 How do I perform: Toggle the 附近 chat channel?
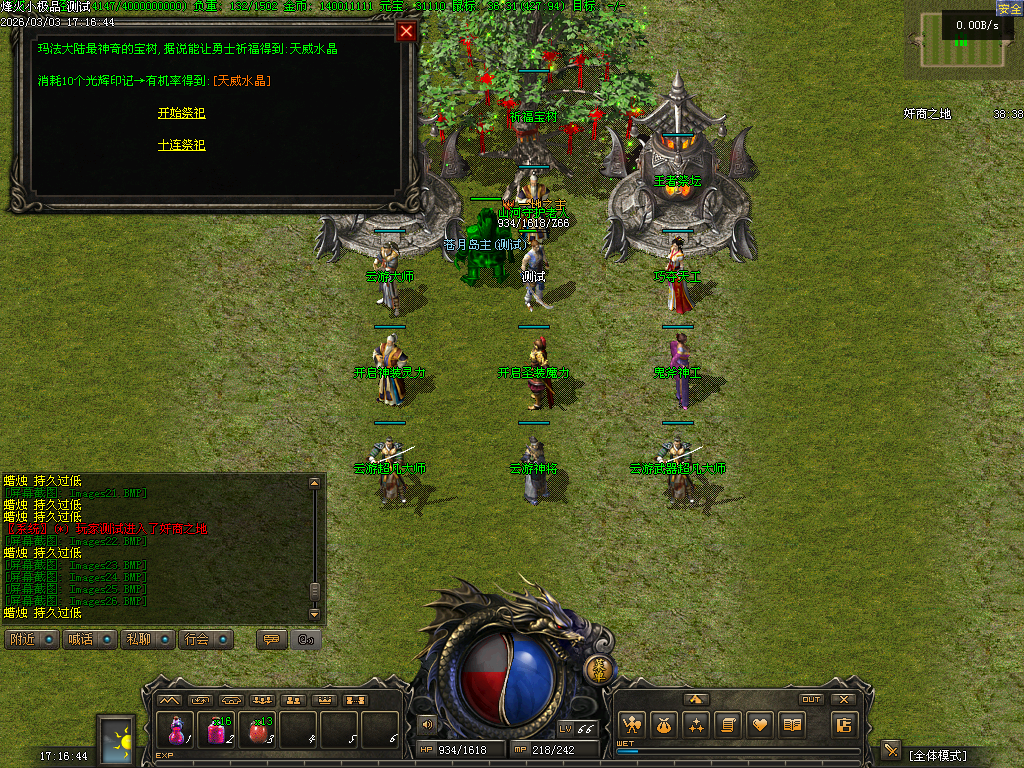pyautogui.click(x=32, y=639)
